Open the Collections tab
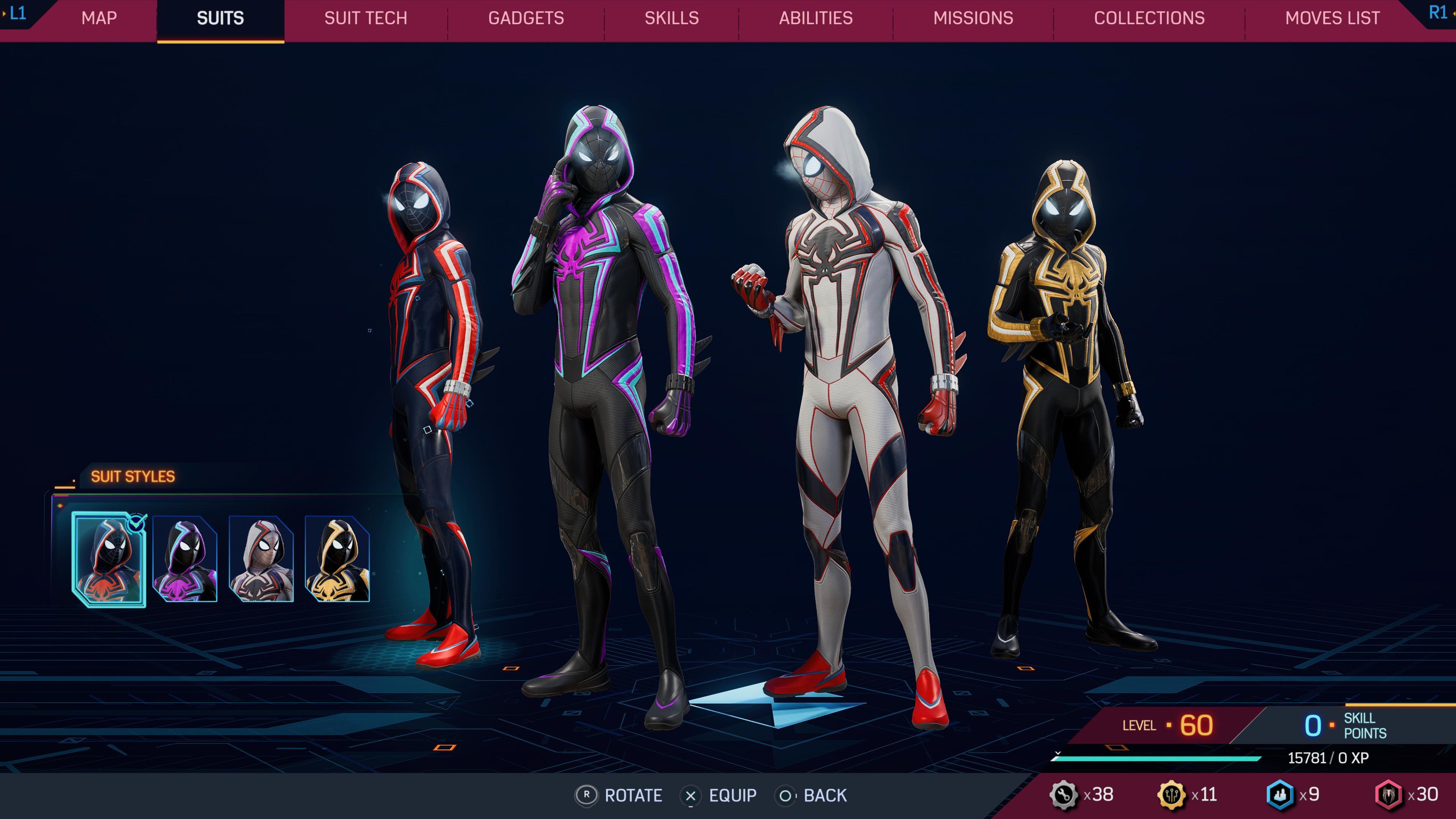 click(x=1150, y=18)
